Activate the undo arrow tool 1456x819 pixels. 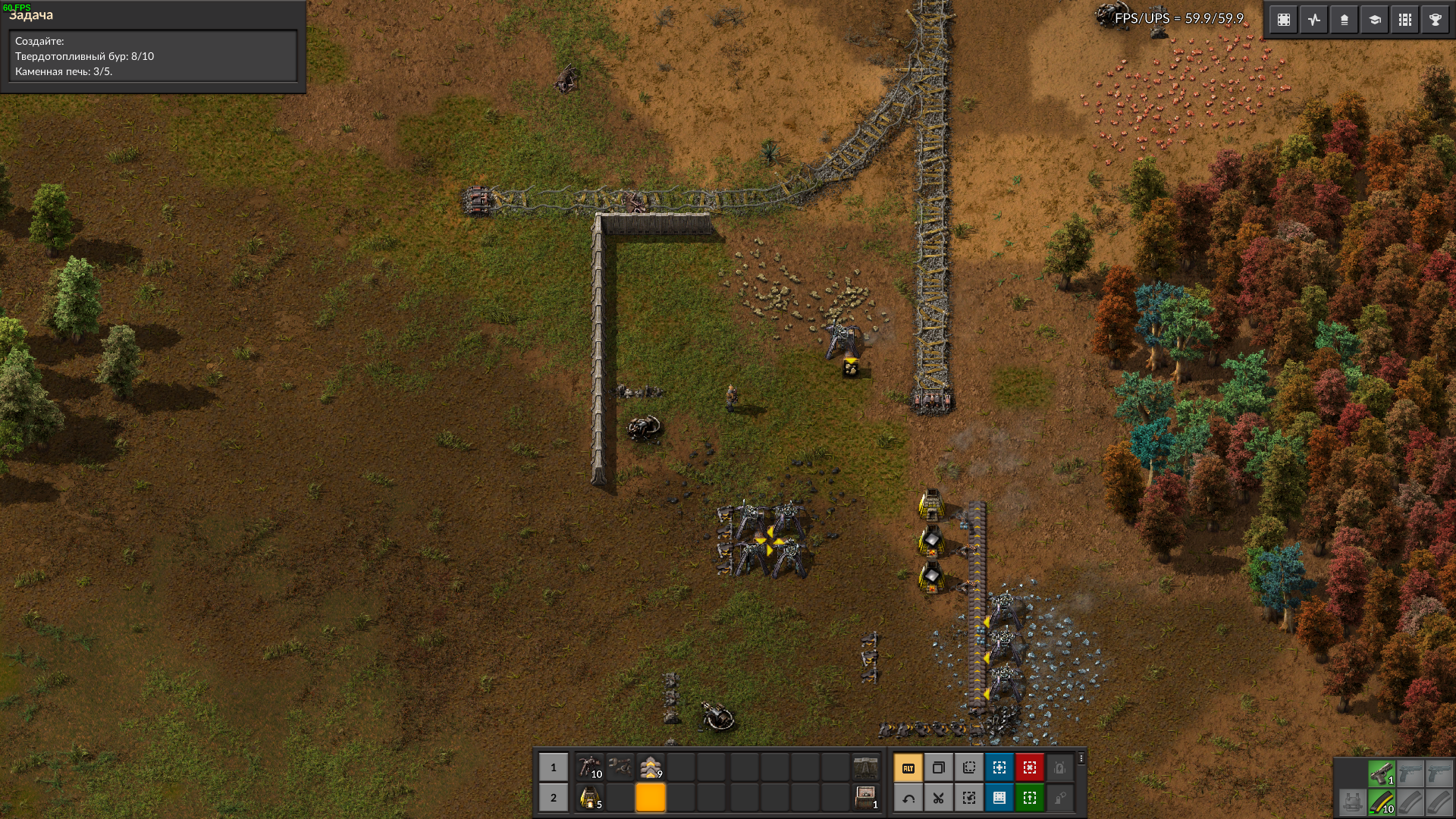(x=908, y=798)
